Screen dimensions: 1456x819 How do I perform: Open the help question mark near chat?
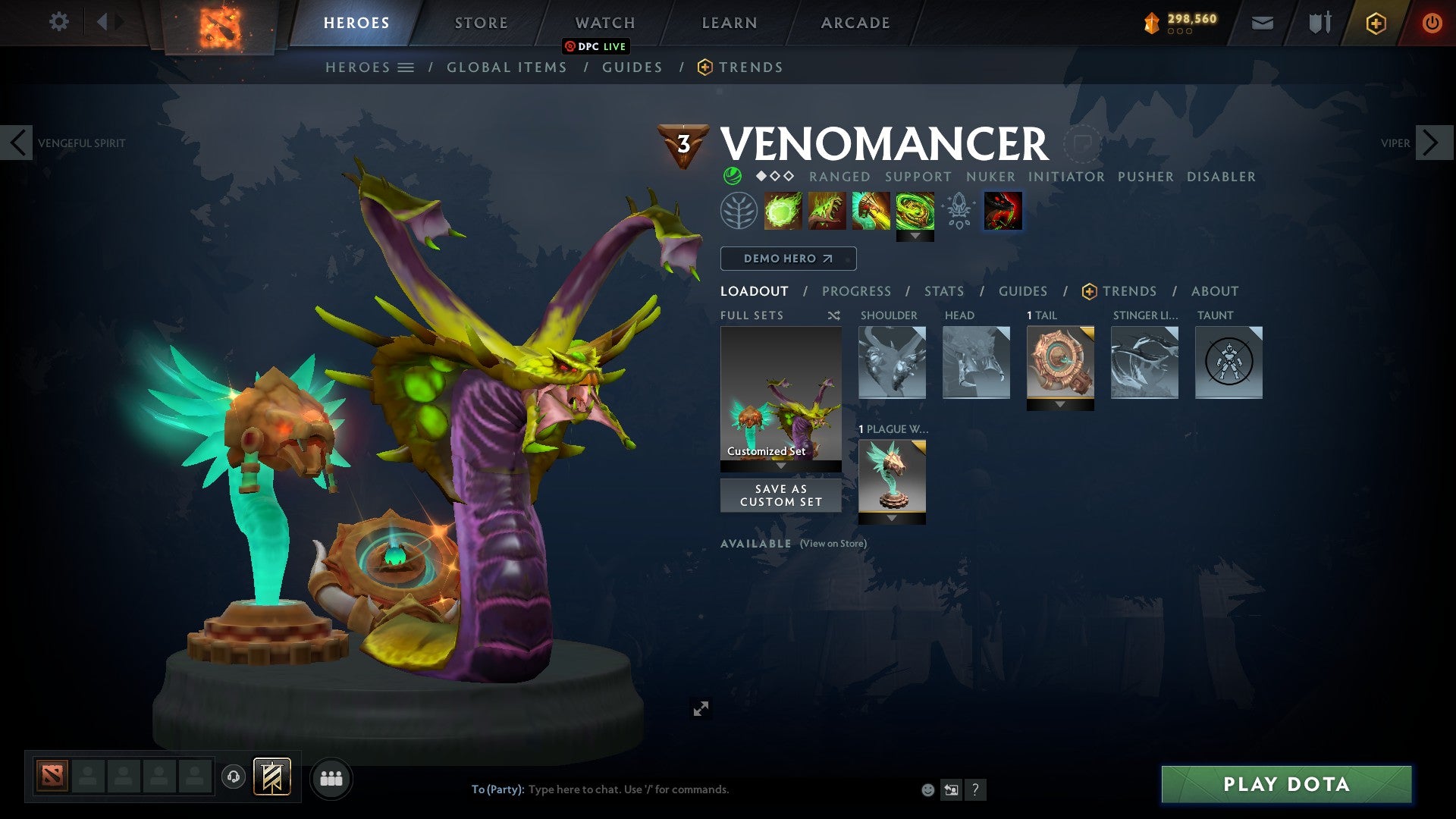click(x=975, y=789)
